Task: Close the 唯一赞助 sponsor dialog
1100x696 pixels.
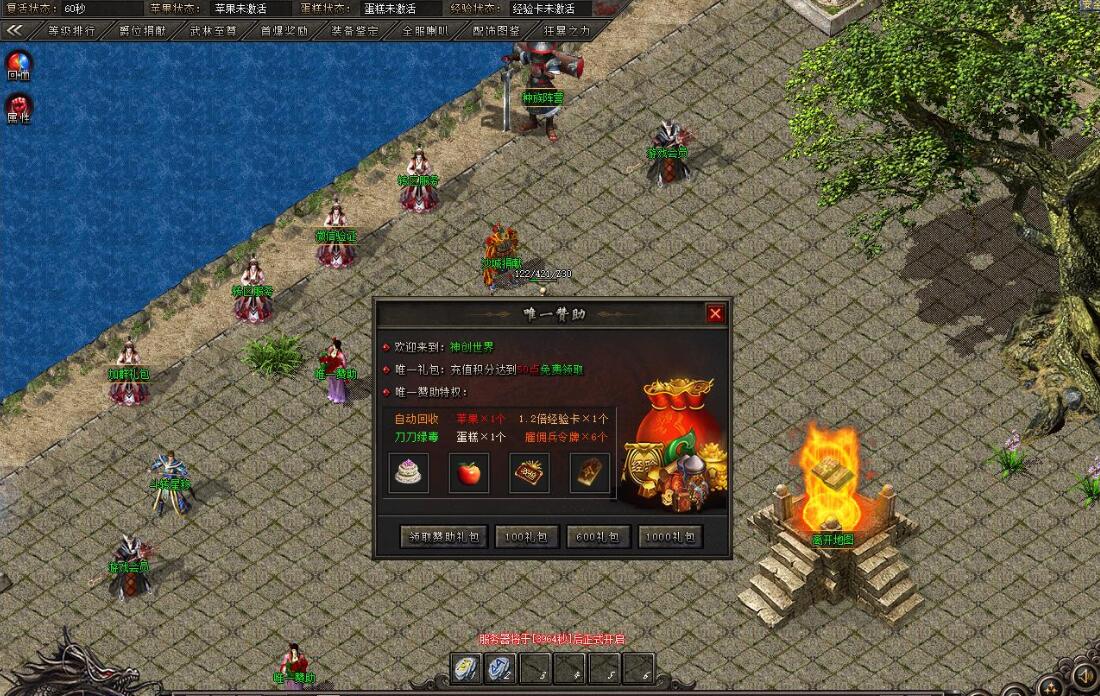Action: (715, 314)
